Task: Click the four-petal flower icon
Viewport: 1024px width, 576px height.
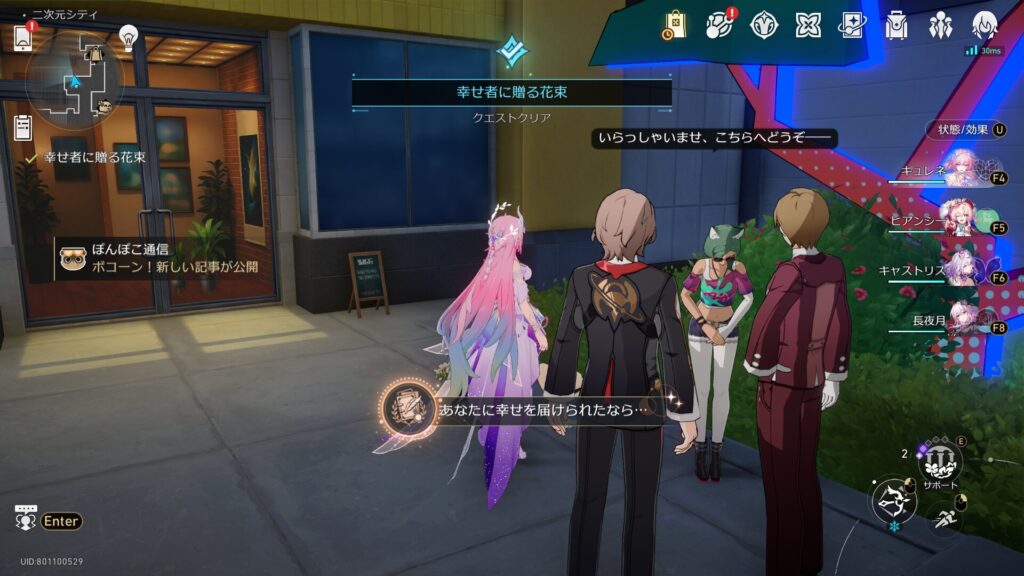Action: click(808, 24)
